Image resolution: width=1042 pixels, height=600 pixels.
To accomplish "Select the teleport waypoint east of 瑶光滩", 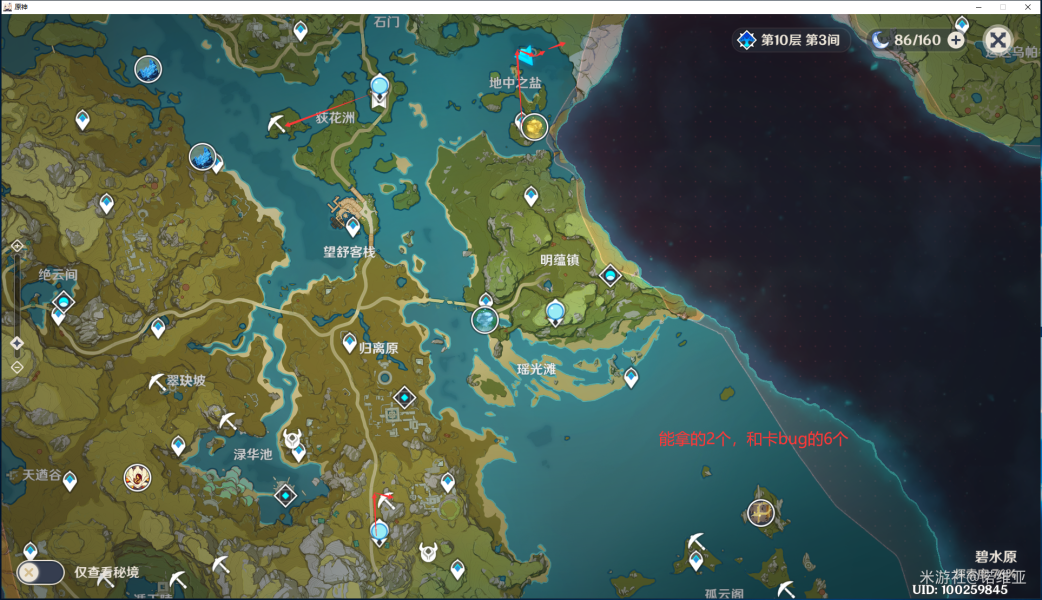I will coord(631,377).
